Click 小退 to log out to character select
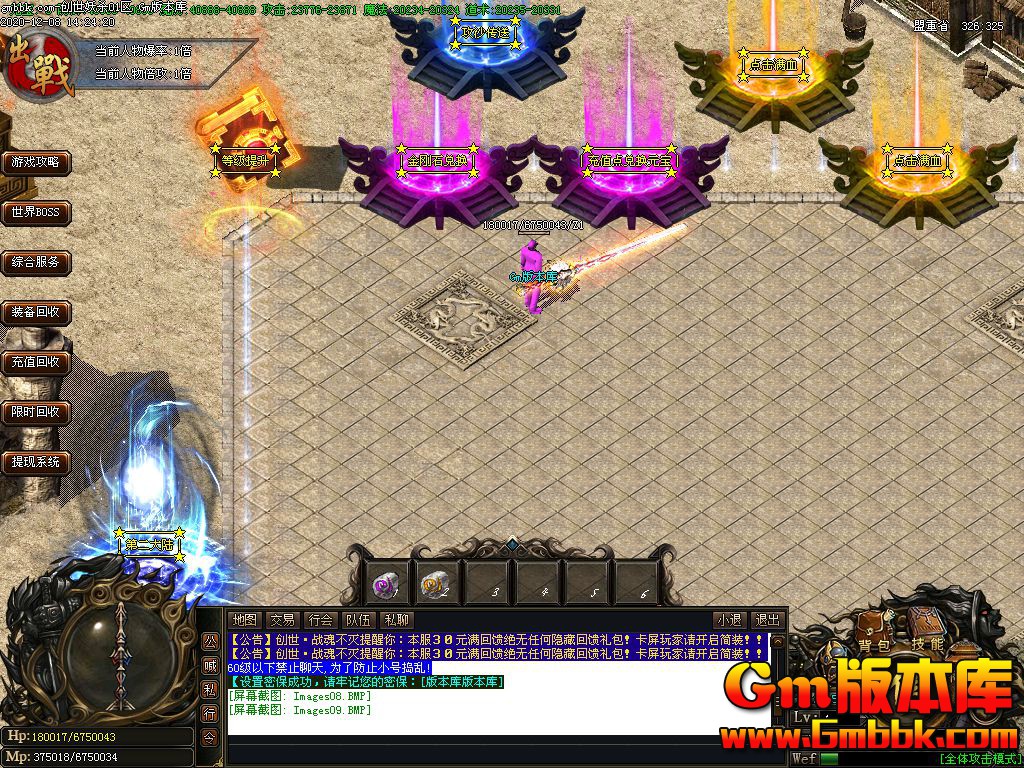The width and height of the screenshot is (1024, 768). pos(729,620)
